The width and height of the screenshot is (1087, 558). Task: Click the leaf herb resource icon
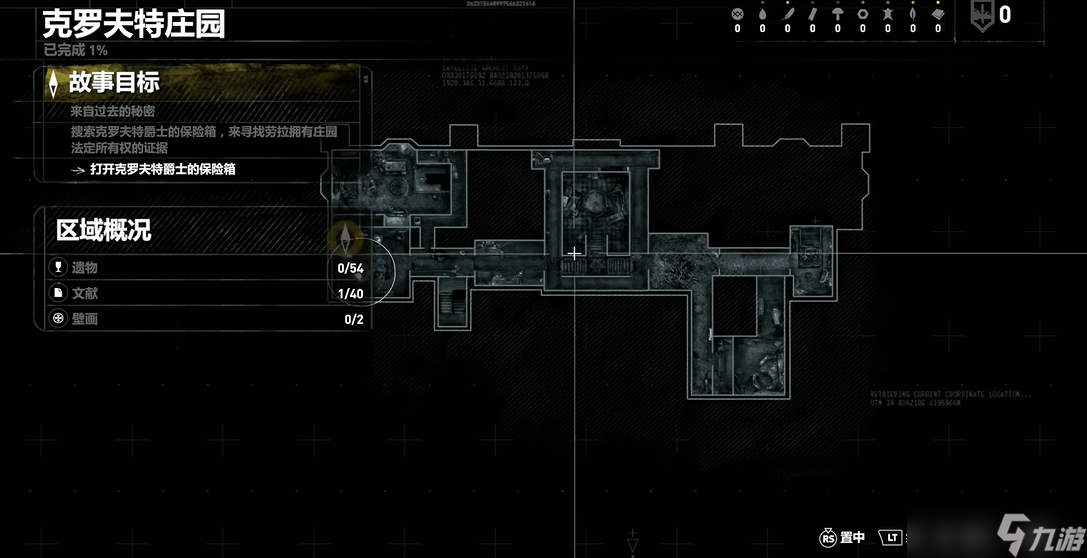(x=912, y=14)
